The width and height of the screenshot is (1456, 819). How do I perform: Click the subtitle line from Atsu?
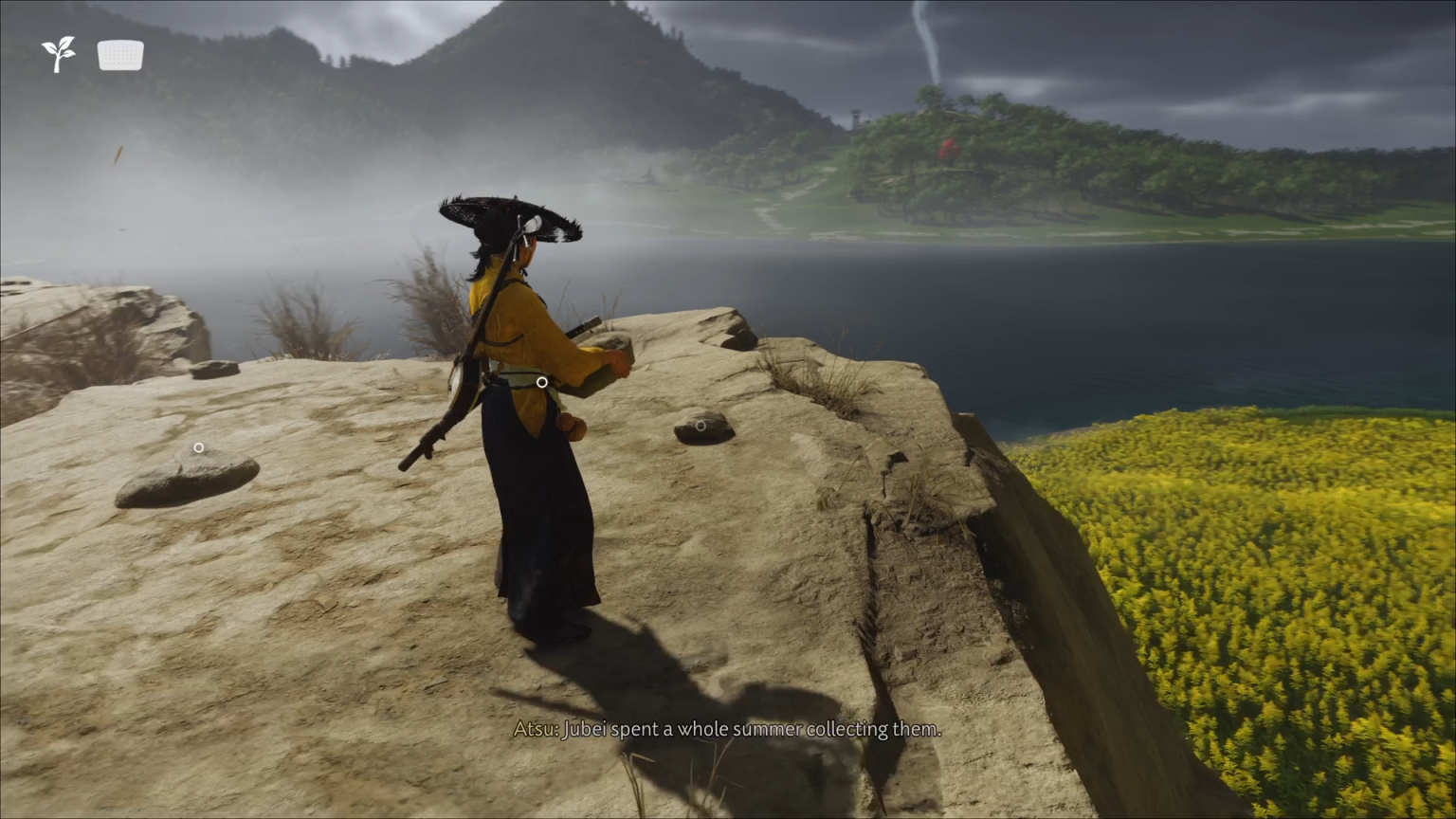tap(728, 729)
